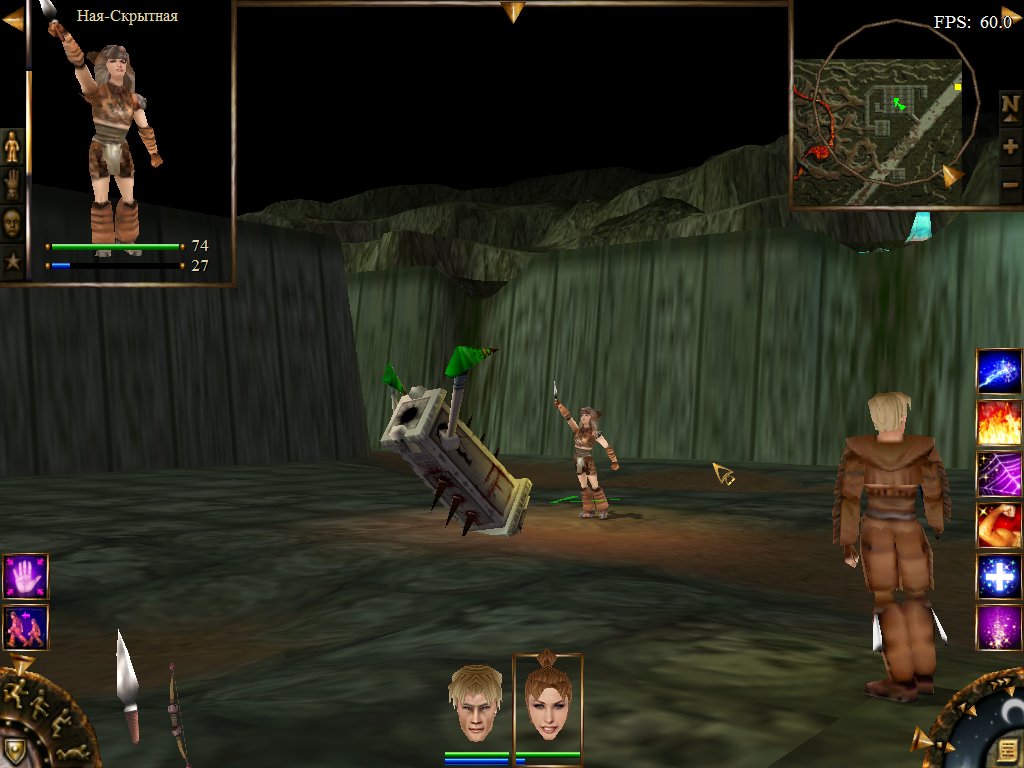Use the flexed arm strength spell

[998, 525]
